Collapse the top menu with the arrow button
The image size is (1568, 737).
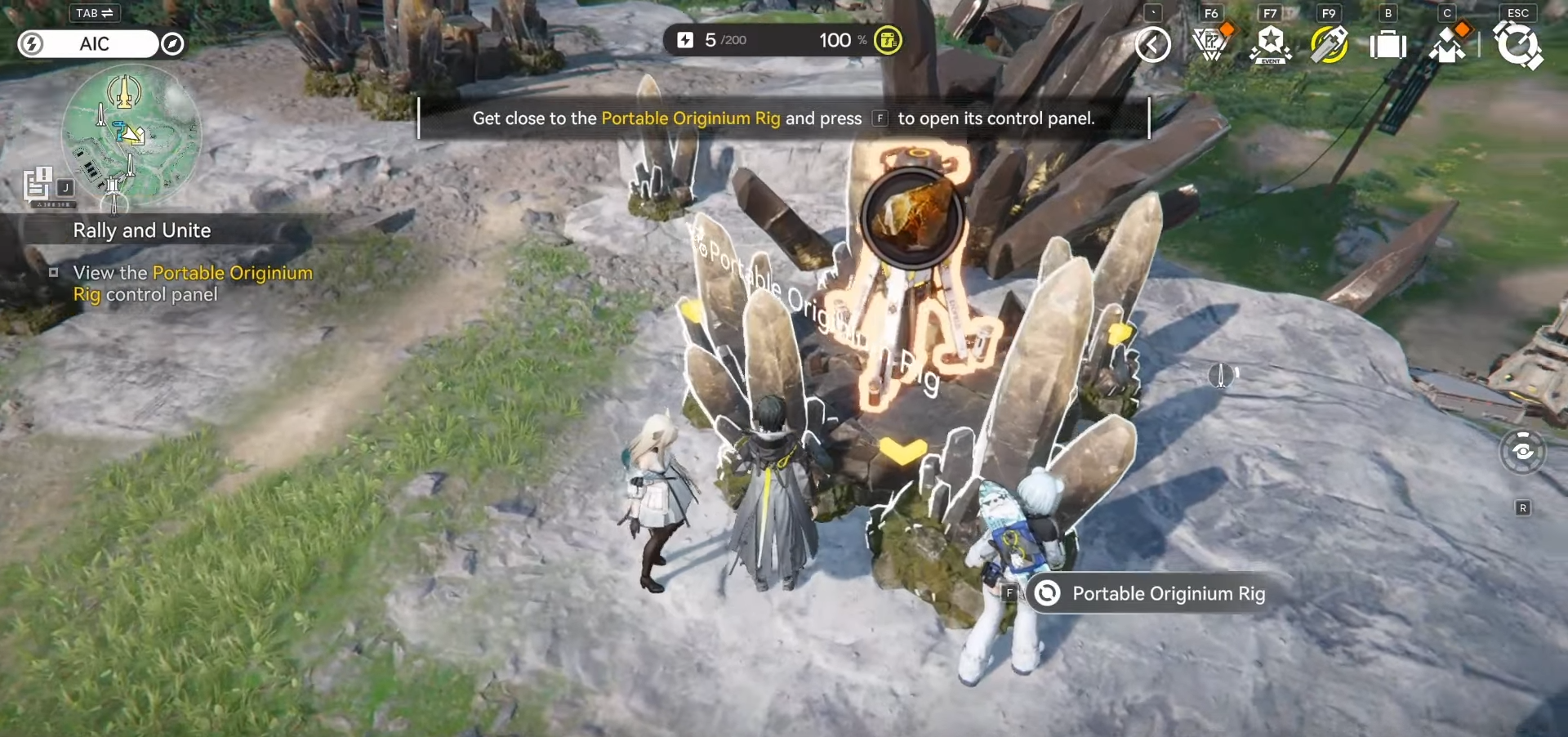click(x=1152, y=45)
